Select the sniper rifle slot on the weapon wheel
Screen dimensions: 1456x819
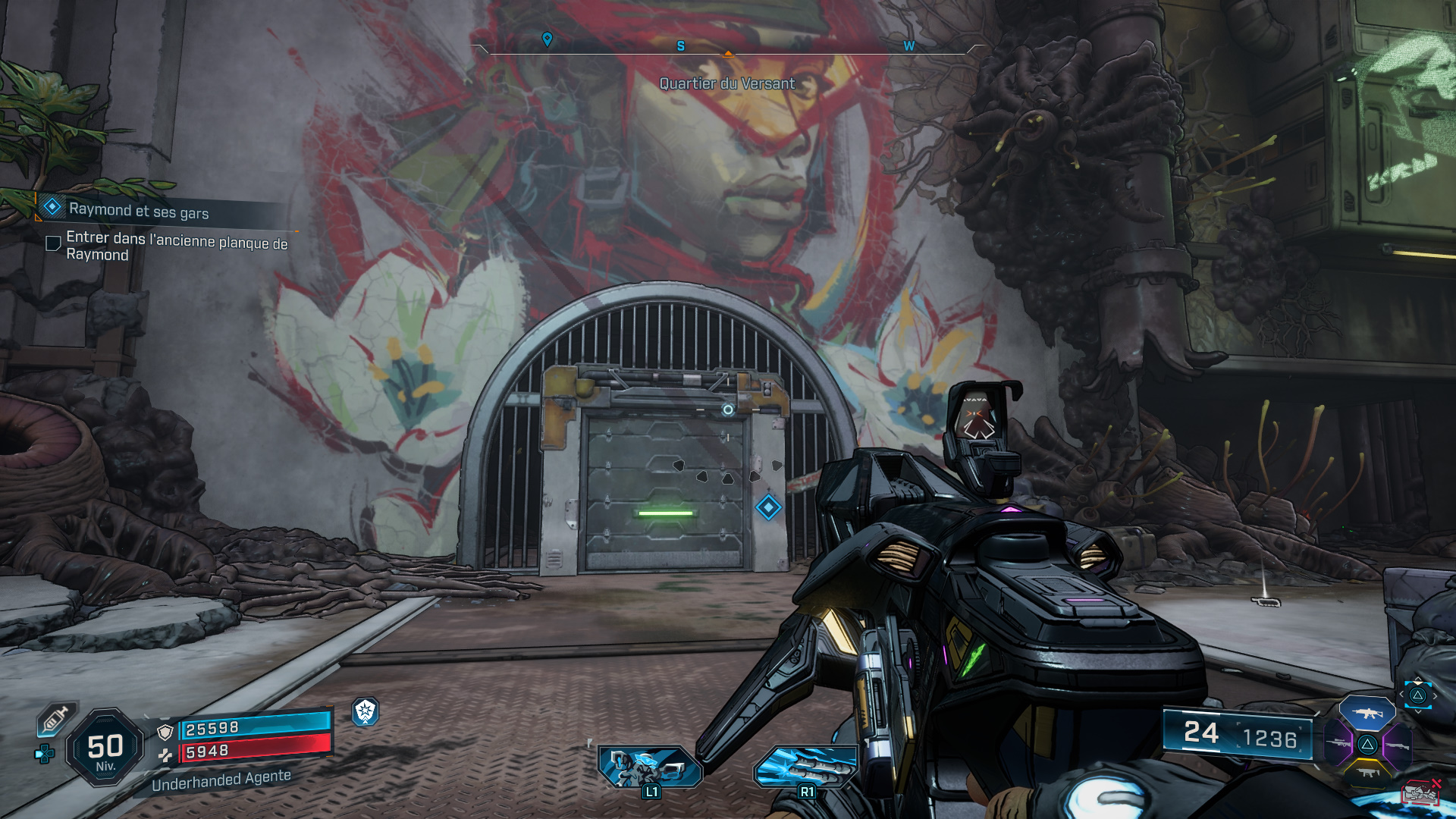[1338, 743]
